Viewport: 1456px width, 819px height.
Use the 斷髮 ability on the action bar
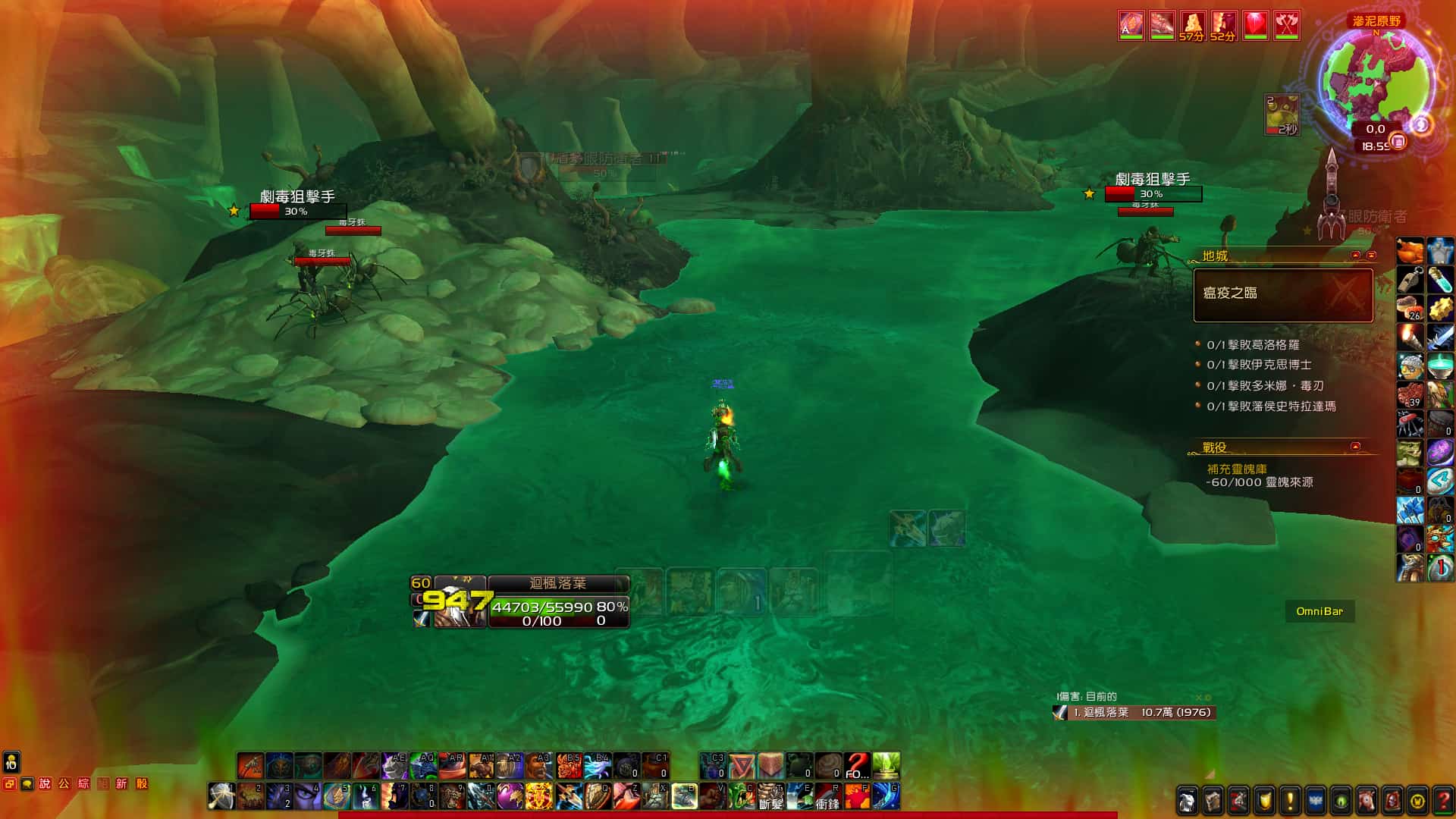(x=770, y=796)
